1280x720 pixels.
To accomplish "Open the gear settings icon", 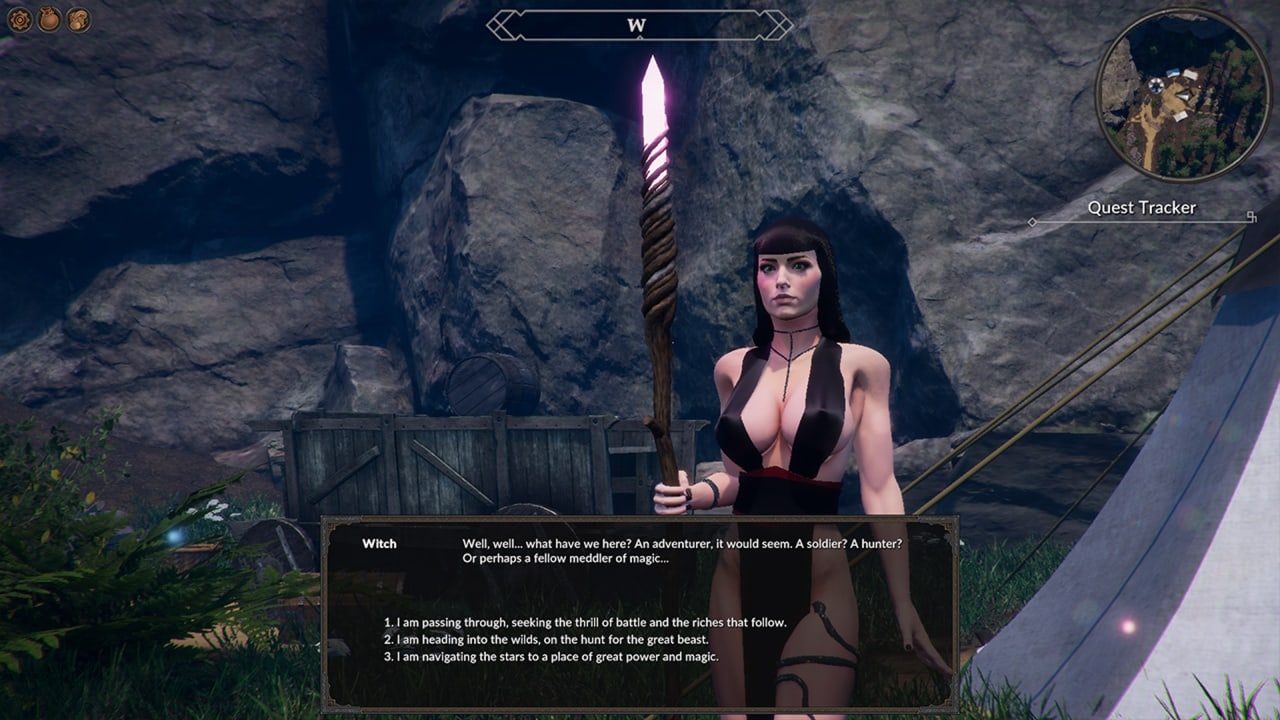I will 20,19.
